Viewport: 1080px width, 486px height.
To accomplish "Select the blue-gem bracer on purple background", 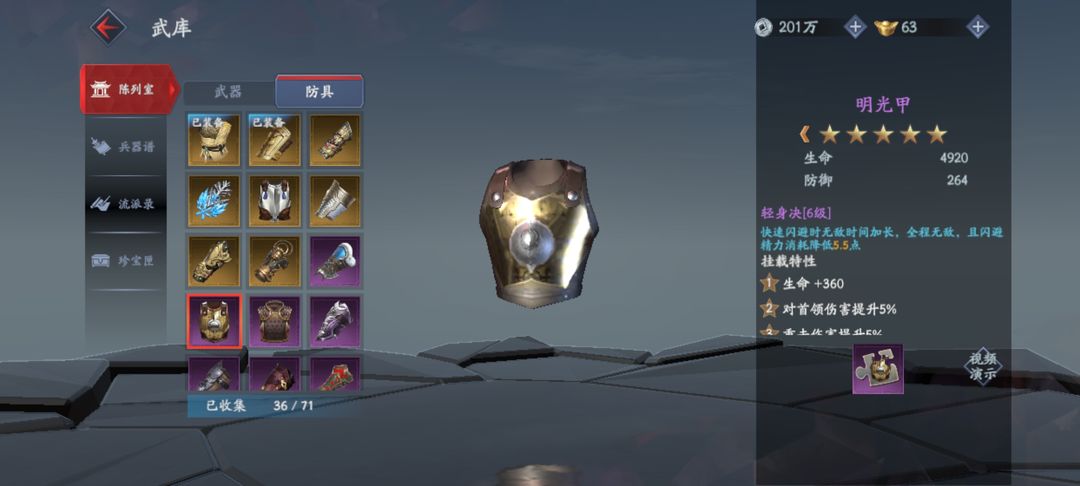I will [335, 261].
